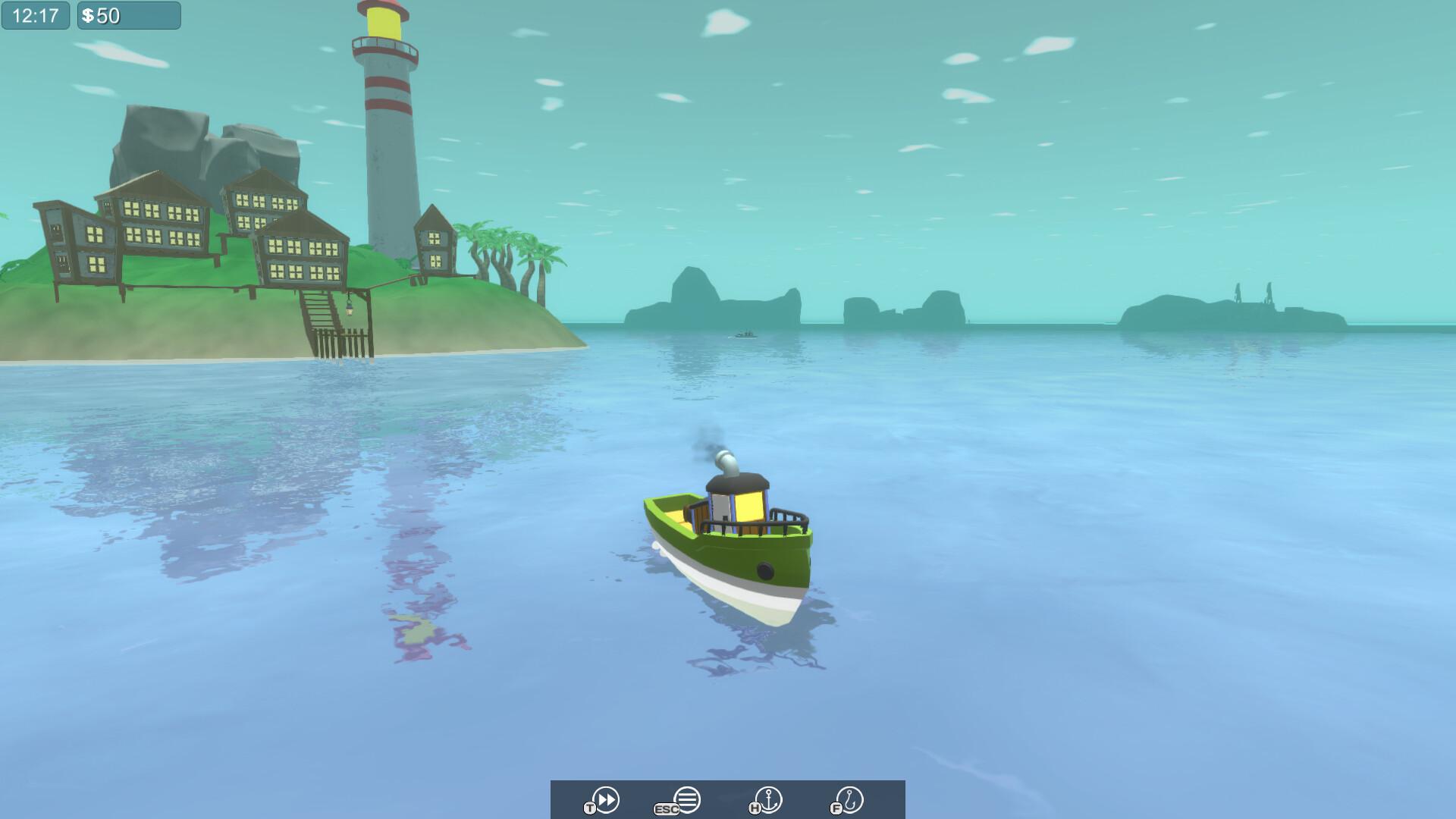Click the fast-forward time icon
This screenshot has height=819, width=1456.
(x=607, y=799)
